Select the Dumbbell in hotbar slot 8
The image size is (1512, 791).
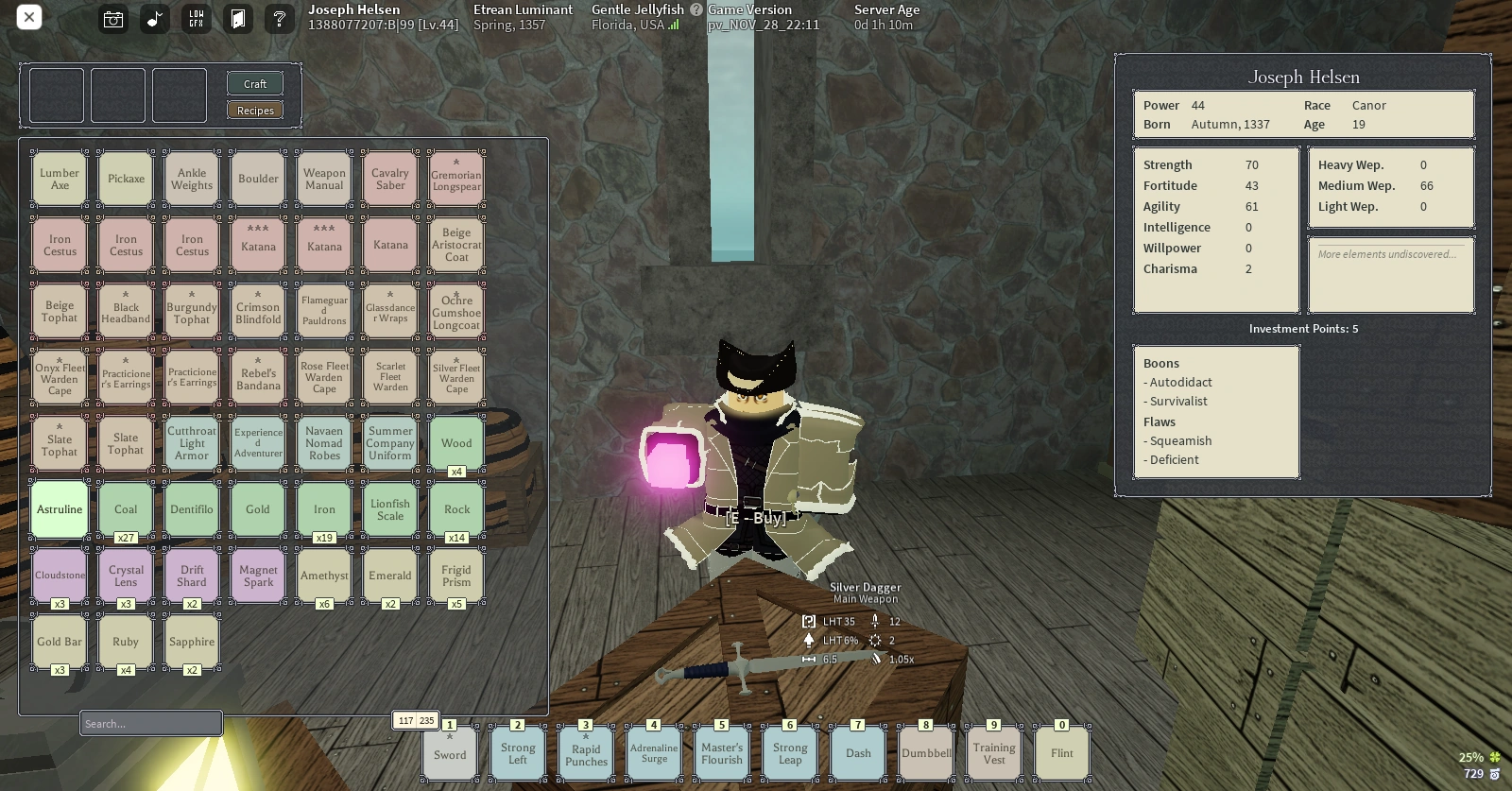(925, 752)
